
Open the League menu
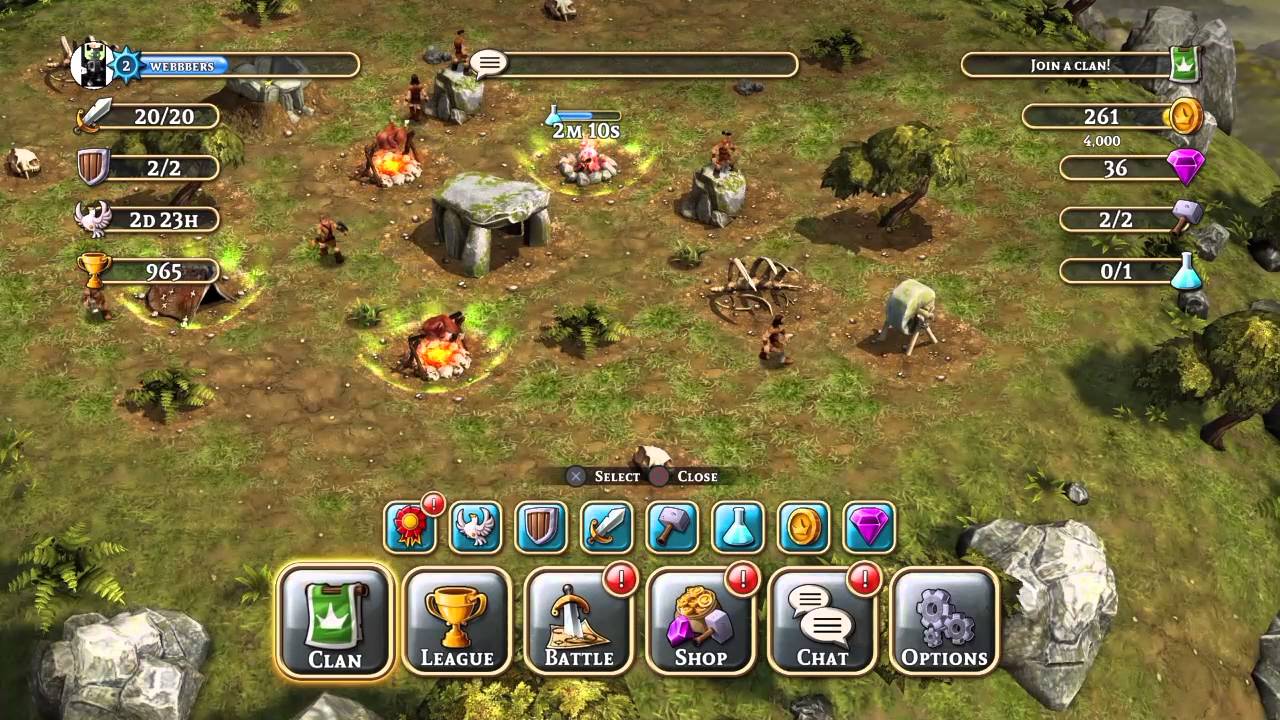[x=457, y=621]
